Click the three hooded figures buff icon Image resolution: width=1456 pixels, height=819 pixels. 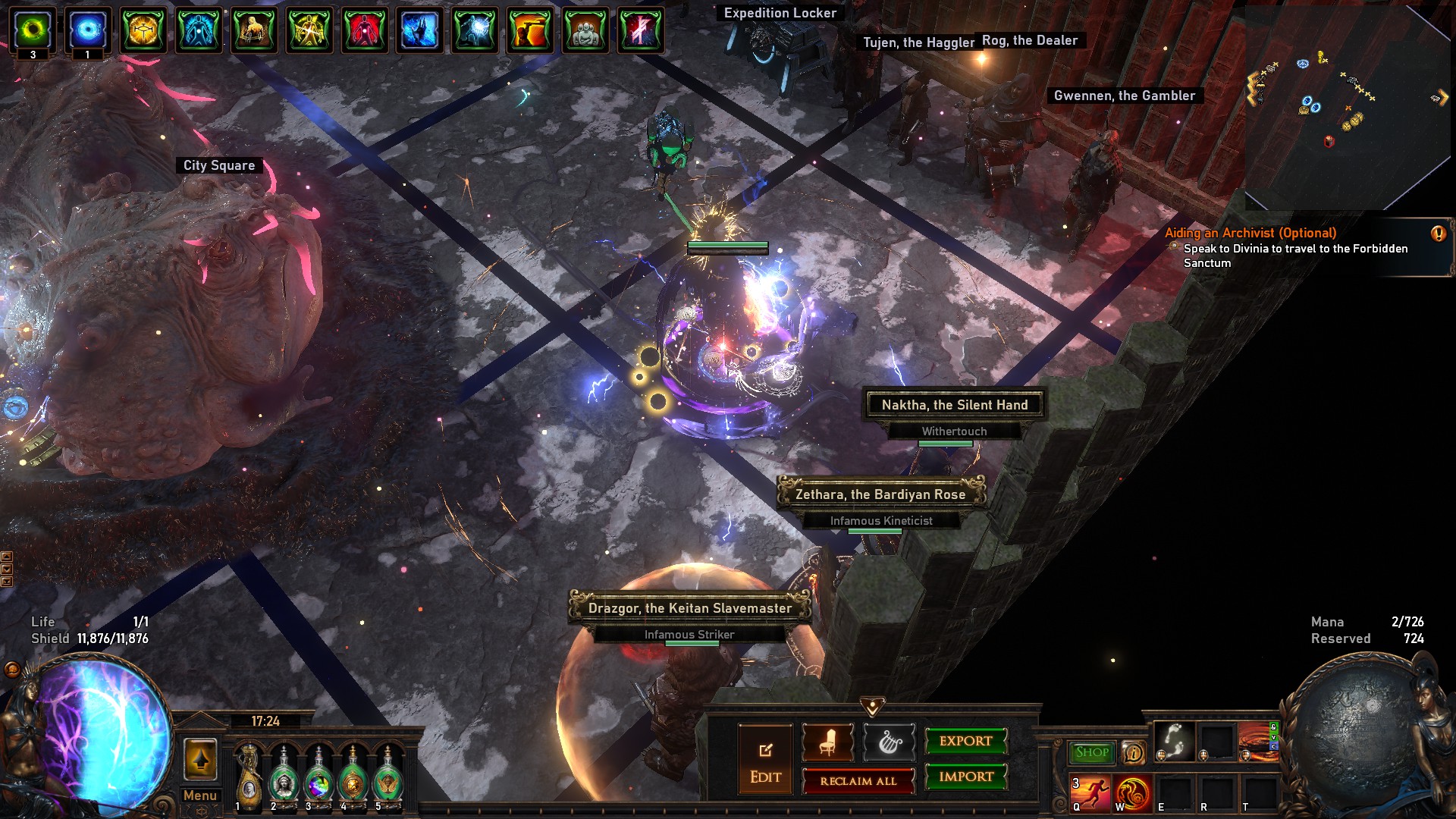coord(585,30)
